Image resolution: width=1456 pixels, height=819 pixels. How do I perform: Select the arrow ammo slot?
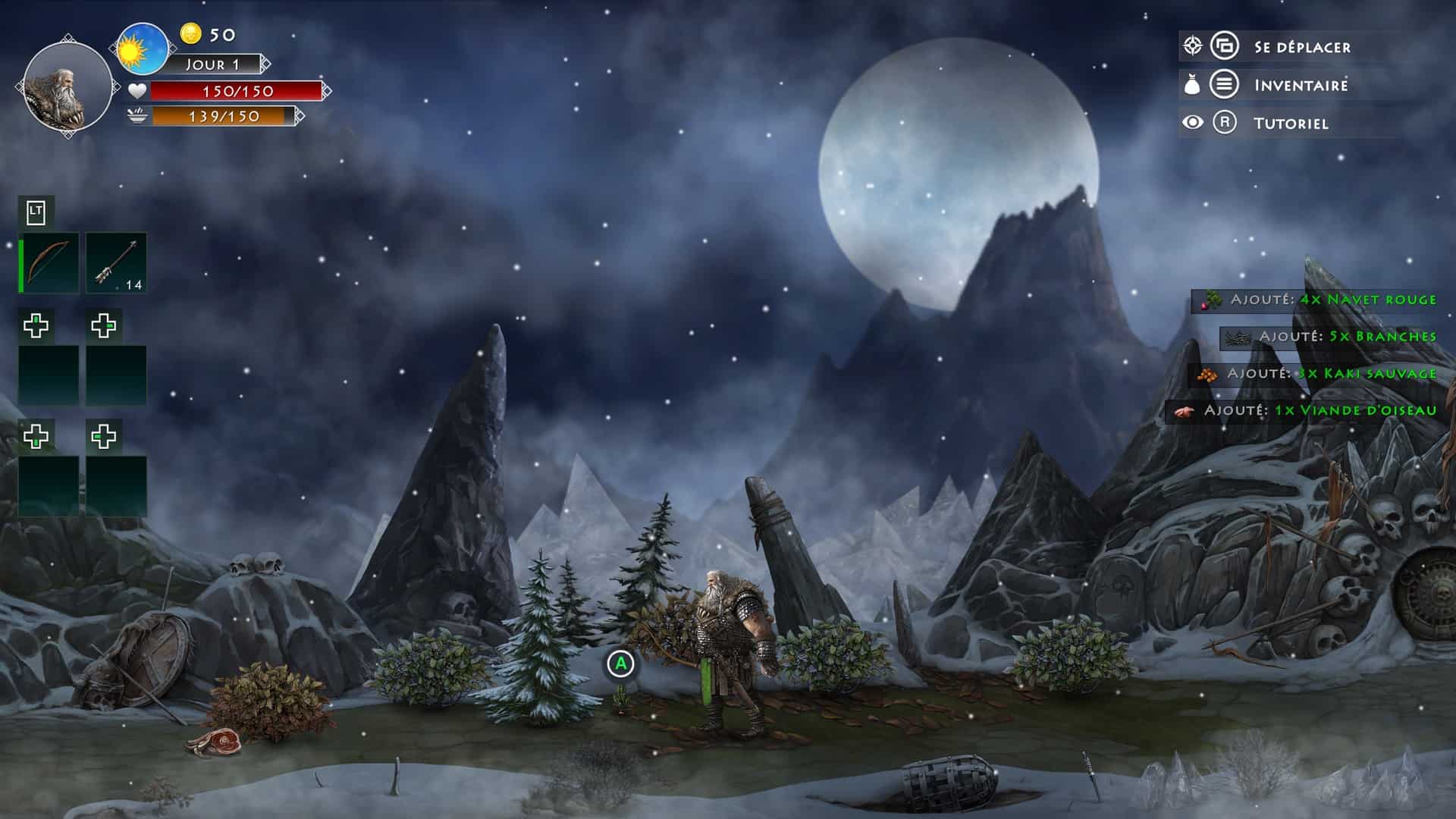coord(116,262)
